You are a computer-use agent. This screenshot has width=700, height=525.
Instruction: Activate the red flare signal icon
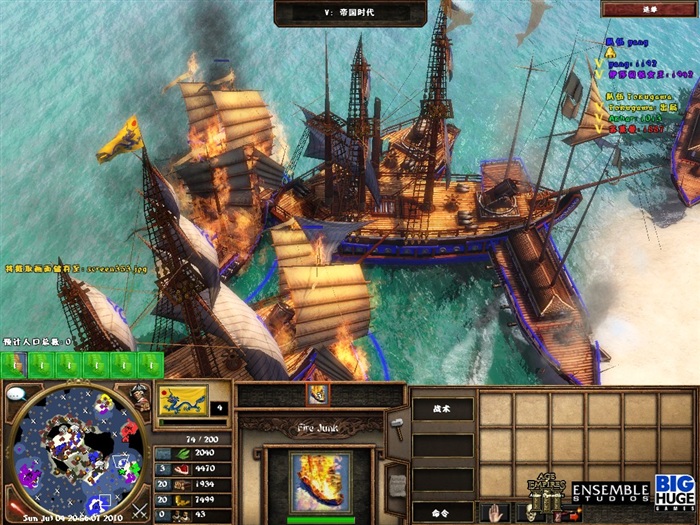point(16,505)
